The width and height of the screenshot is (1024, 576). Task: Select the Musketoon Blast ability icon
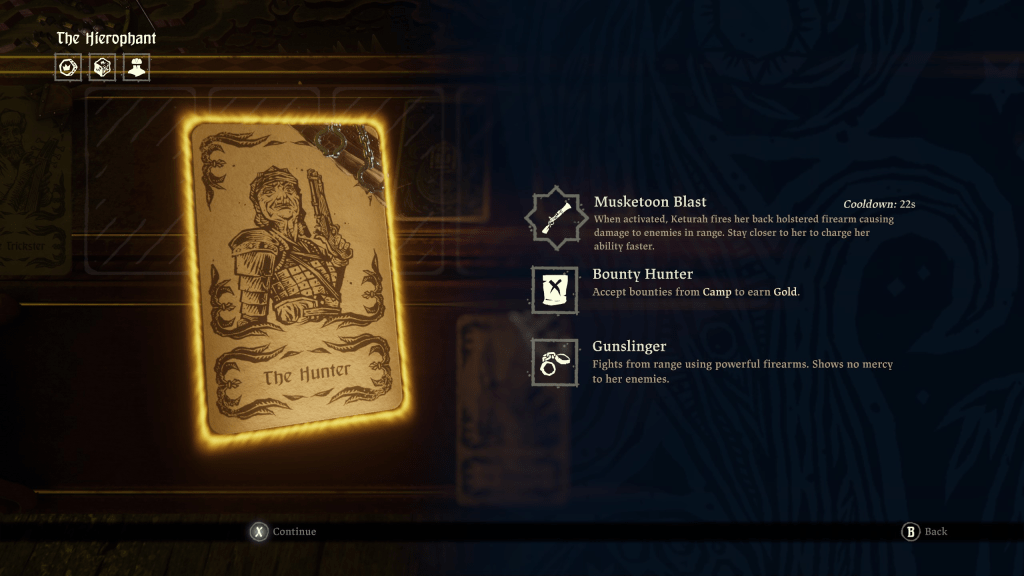(x=554, y=215)
